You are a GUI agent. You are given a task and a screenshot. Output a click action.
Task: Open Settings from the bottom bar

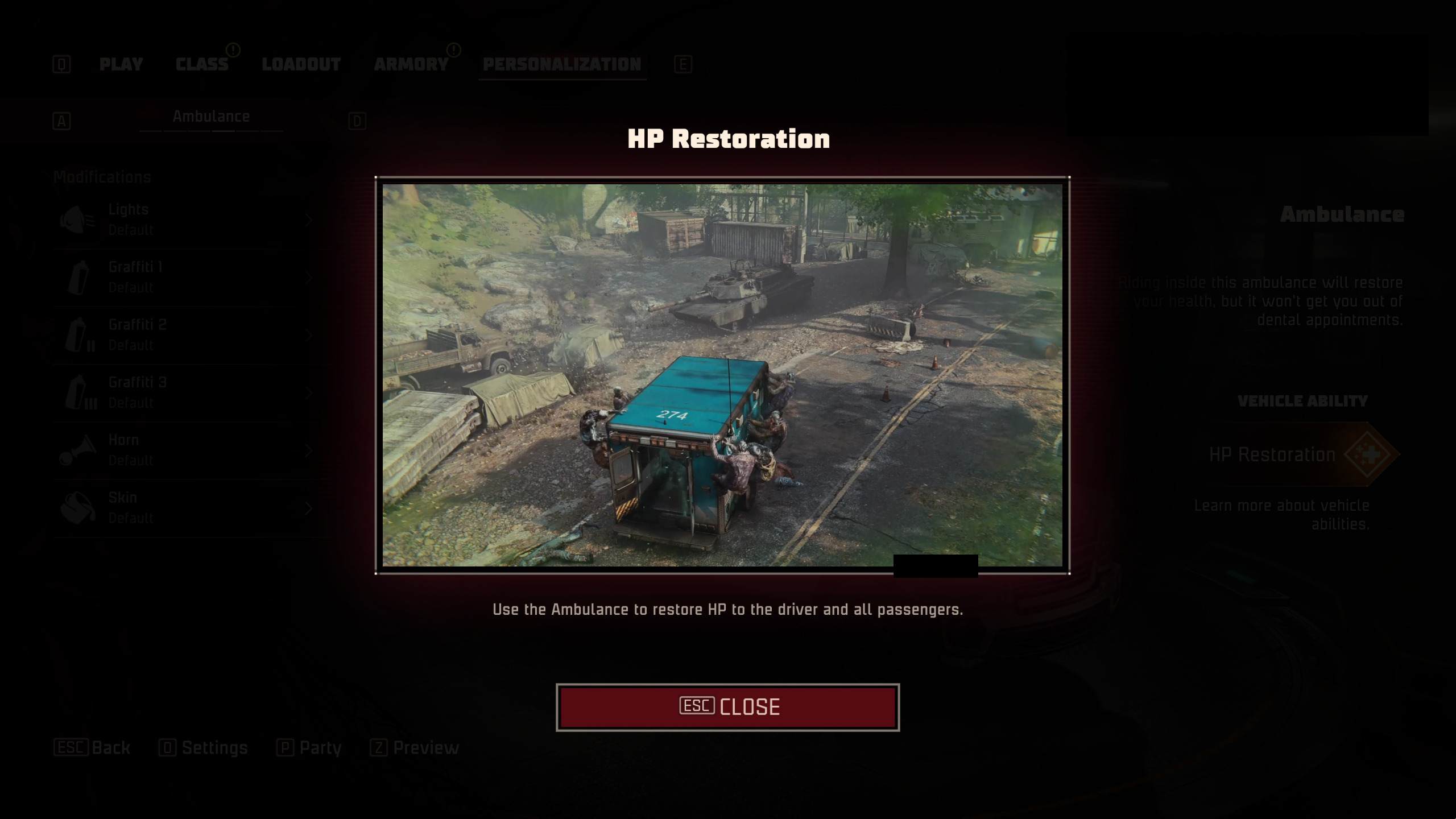(x=204, y=747)
